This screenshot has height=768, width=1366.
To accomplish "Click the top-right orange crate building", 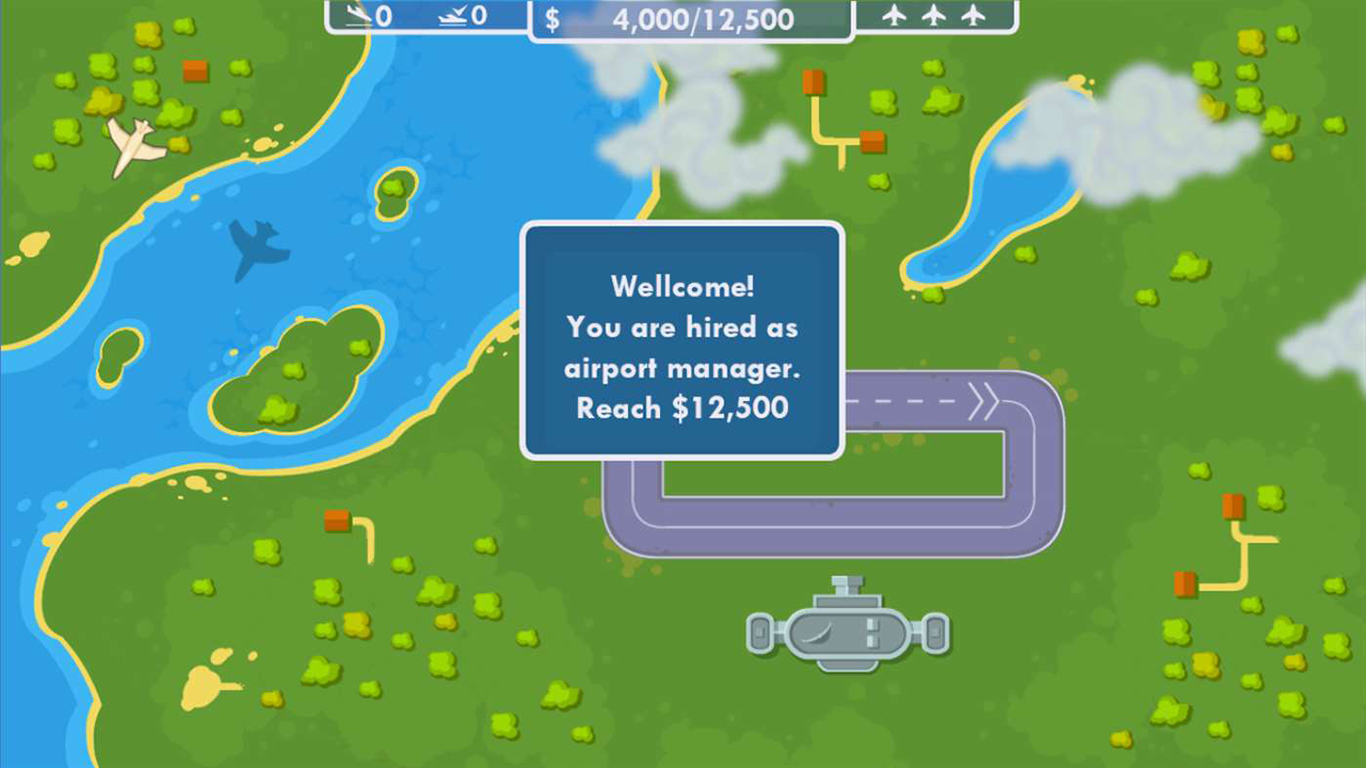I will (814, 84).
